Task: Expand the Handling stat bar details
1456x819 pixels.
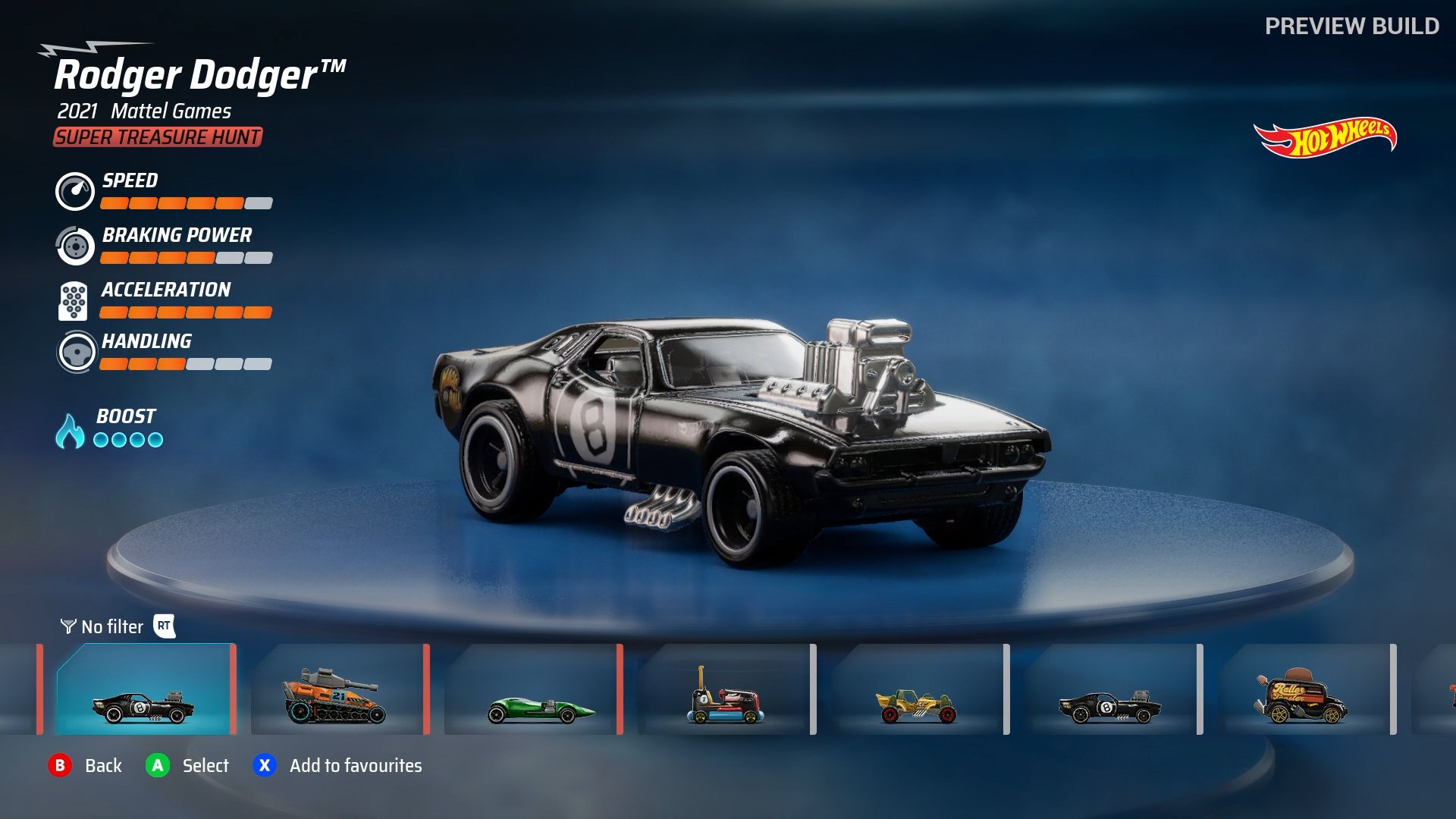Action: point(184,365)
